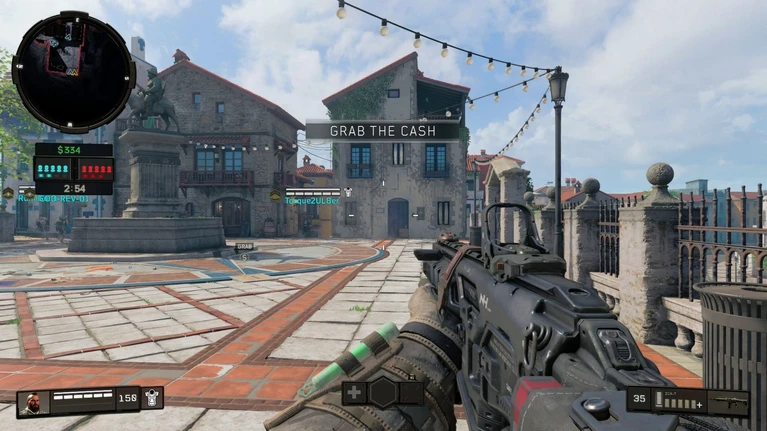Activate the health stim plus icon

coord(355,392)
